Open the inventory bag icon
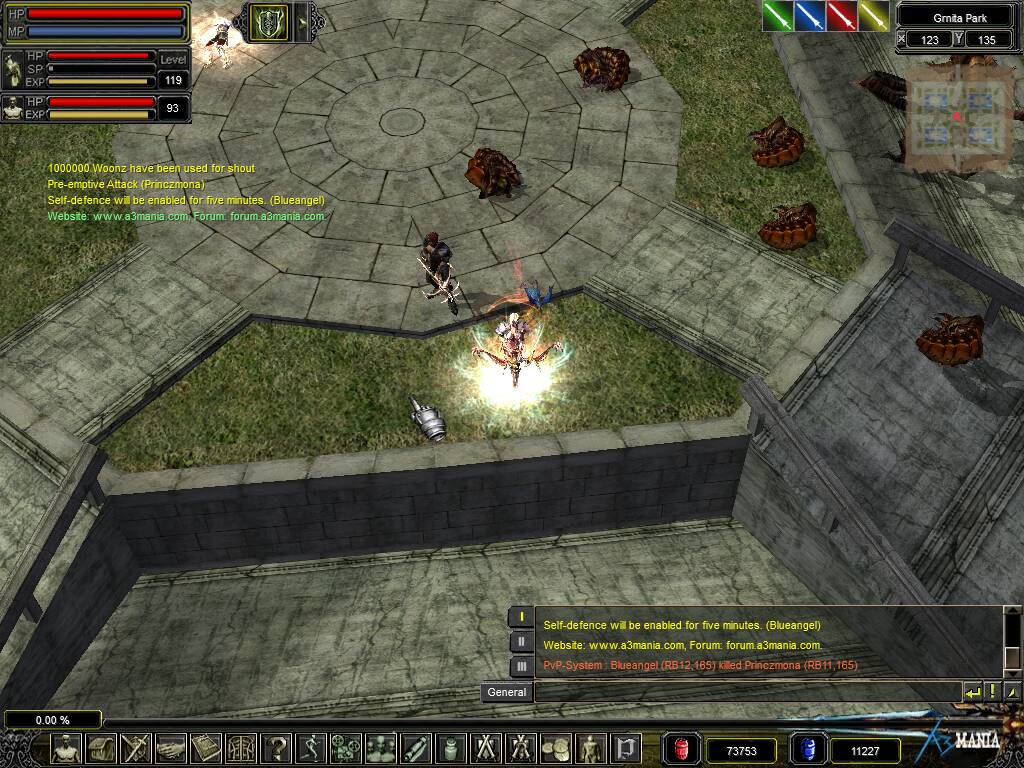This screenshot has width=1024, height=768. (102, 748)
